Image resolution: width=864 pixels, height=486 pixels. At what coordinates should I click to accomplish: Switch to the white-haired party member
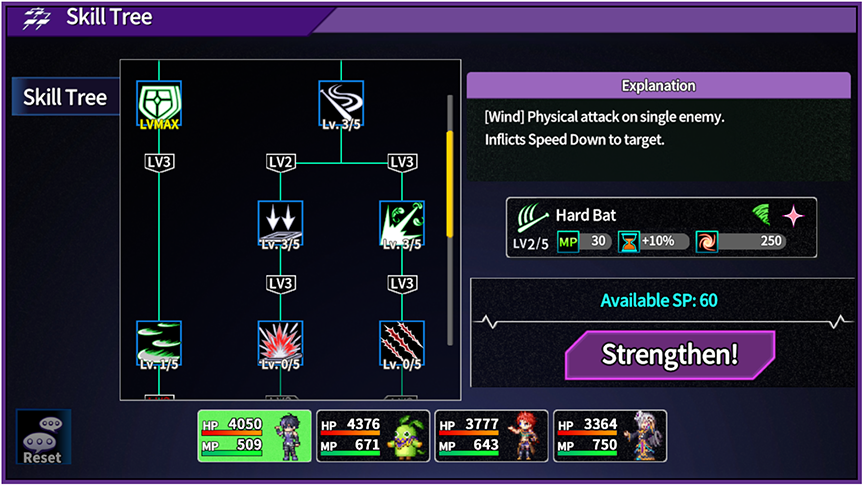(610, 435)
